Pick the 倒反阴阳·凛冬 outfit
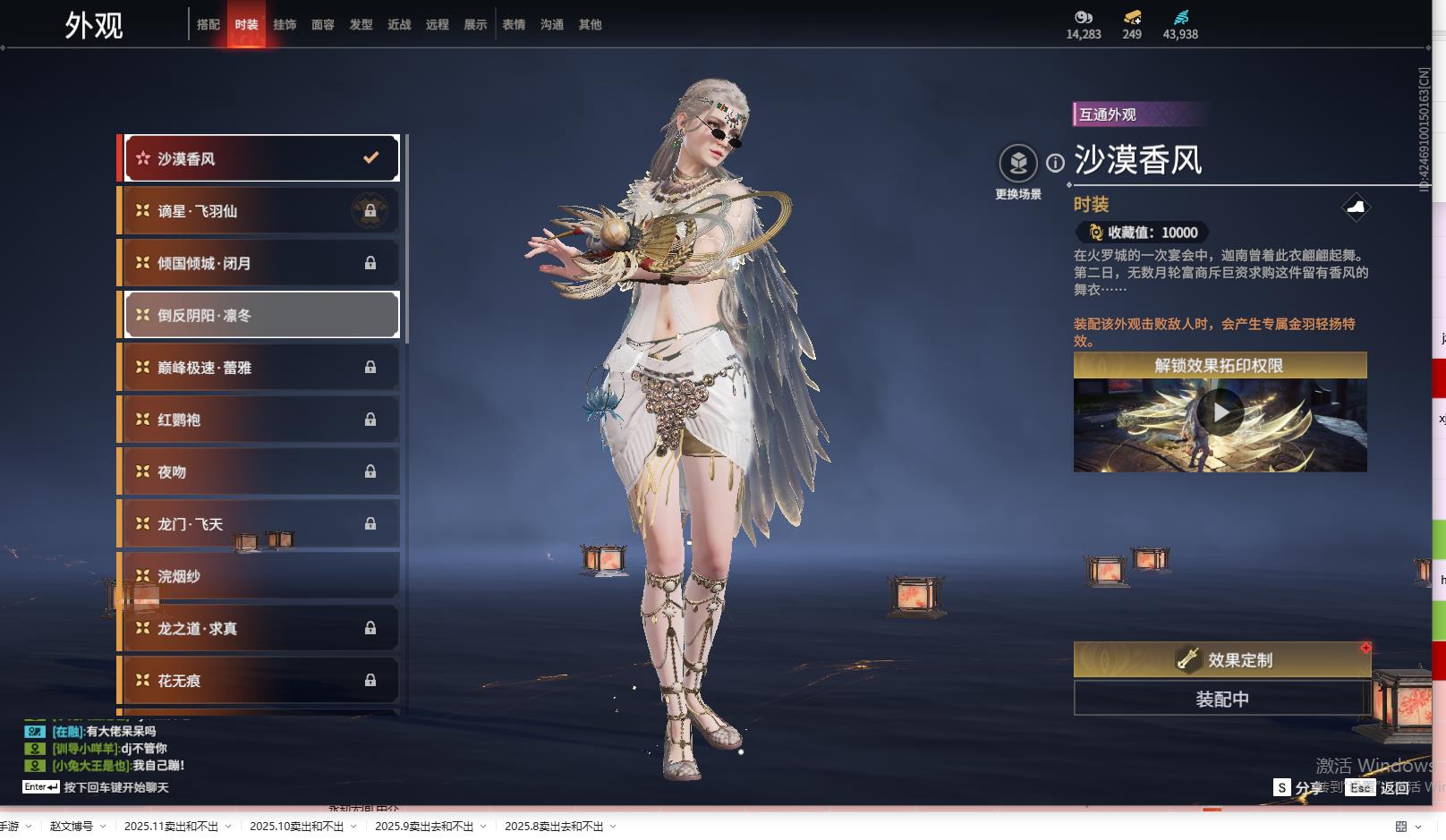Image resolution: width=1446 pixels, height=840 pixels. 260,315
